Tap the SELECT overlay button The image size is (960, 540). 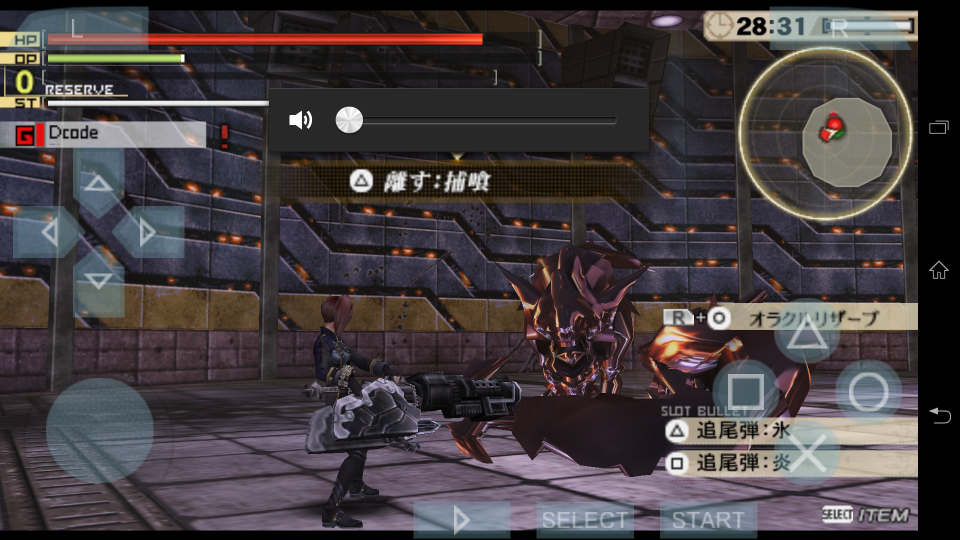pyautogui.click(x=585, y=520)
